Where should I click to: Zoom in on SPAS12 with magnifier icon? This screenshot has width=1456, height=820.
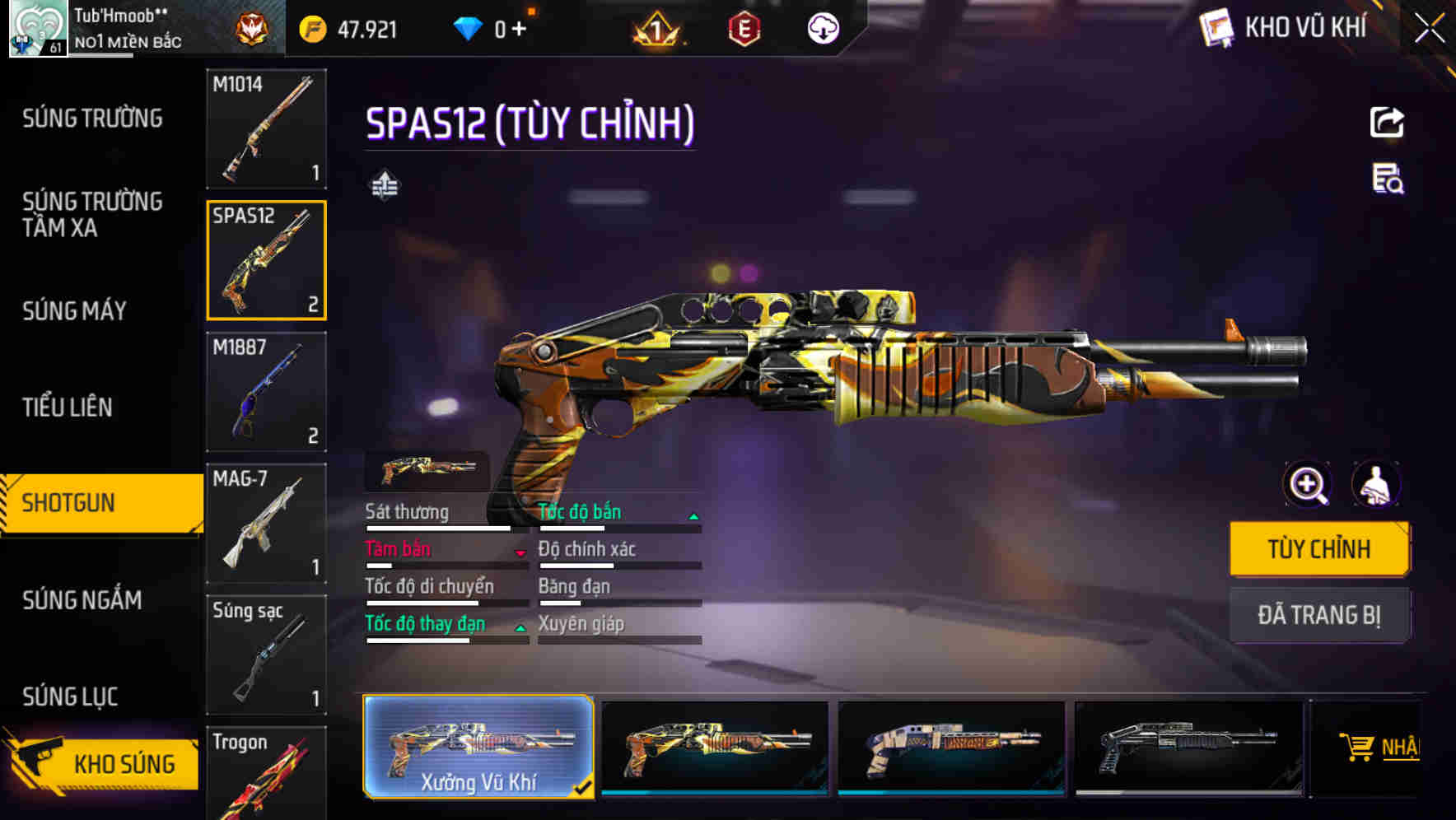[1307, 485]
